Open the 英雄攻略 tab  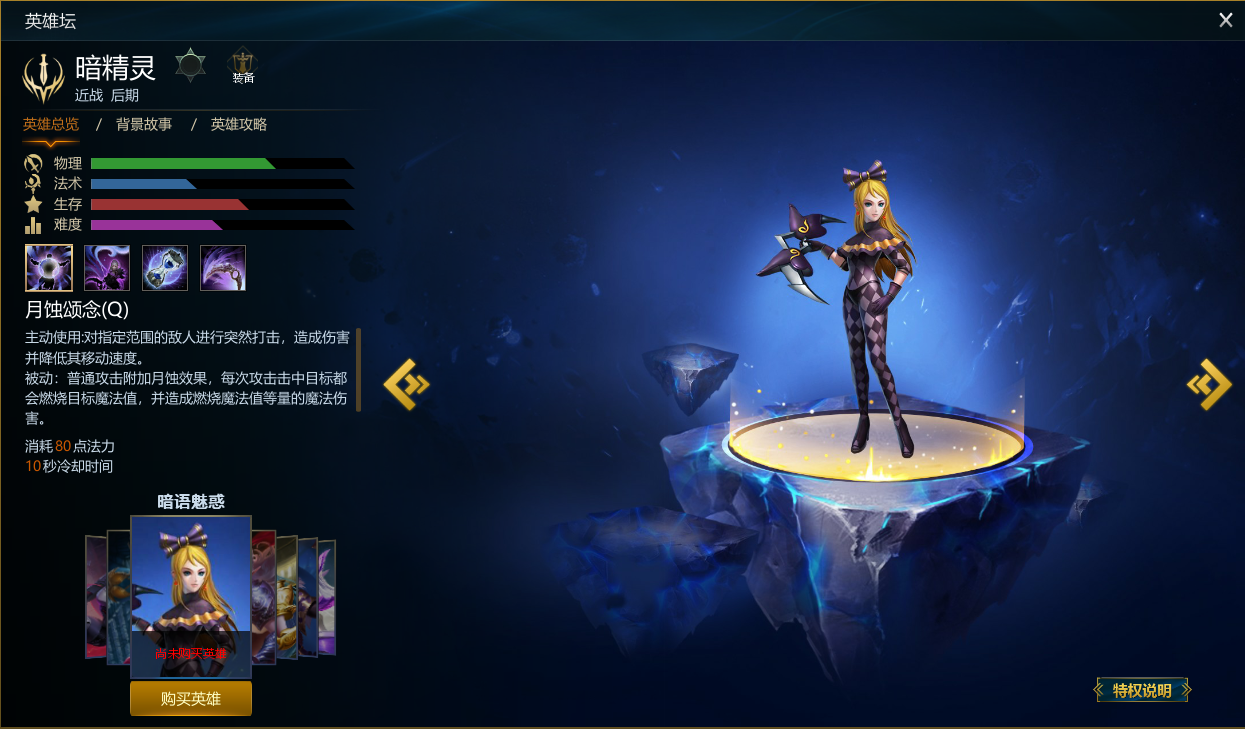tap(238, 124)
